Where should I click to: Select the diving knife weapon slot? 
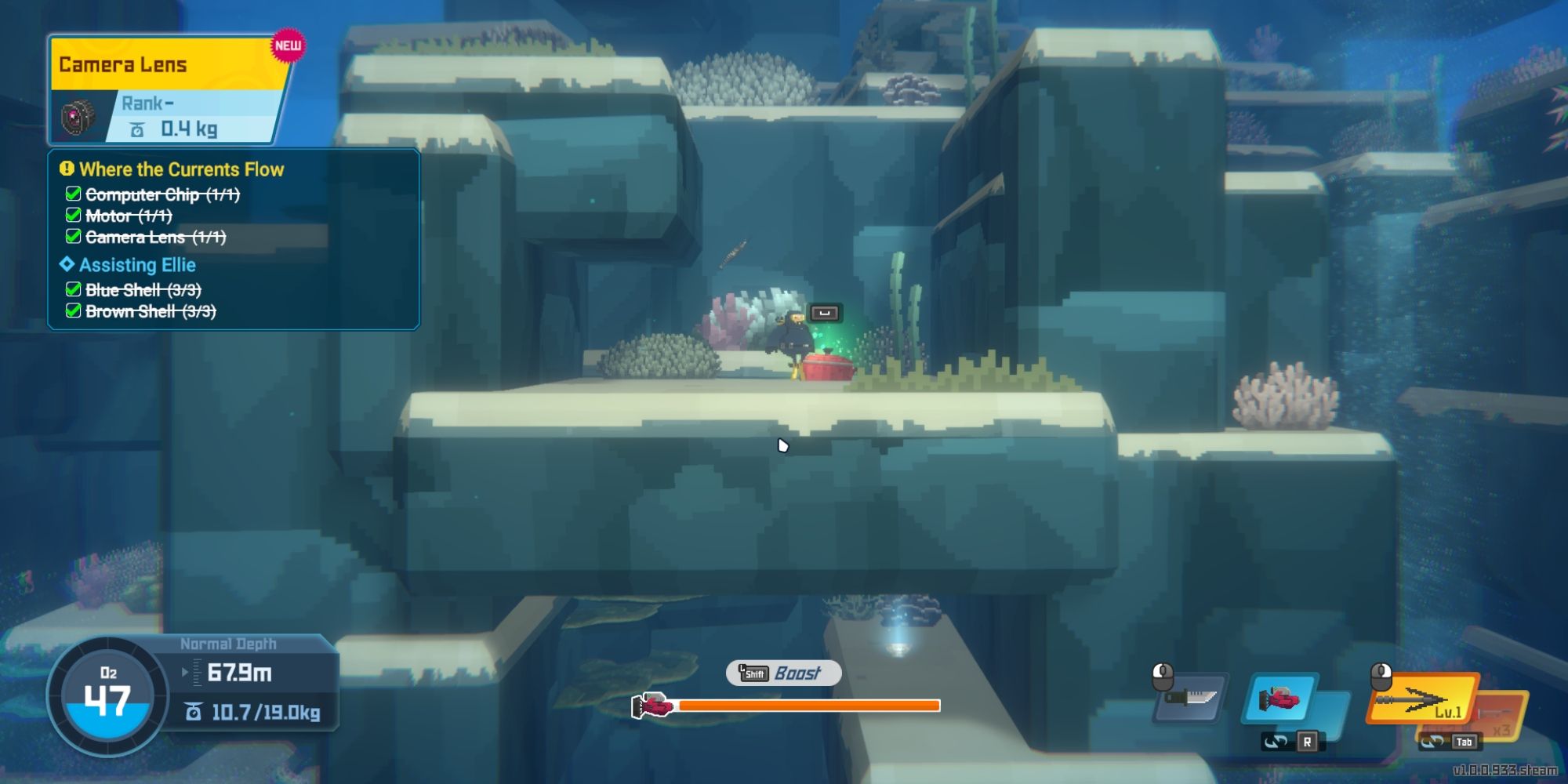click(x=1190, y=697)
